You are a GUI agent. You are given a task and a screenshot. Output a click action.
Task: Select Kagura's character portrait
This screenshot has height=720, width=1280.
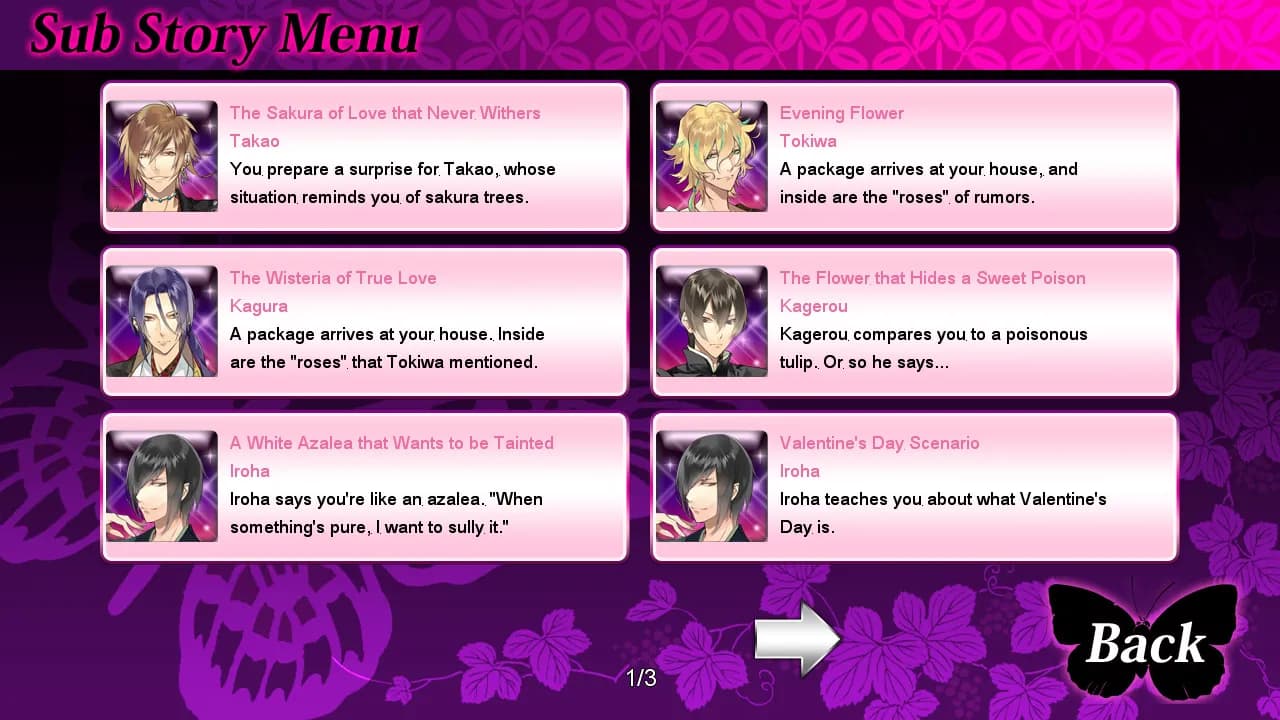[x=161, y=321]
